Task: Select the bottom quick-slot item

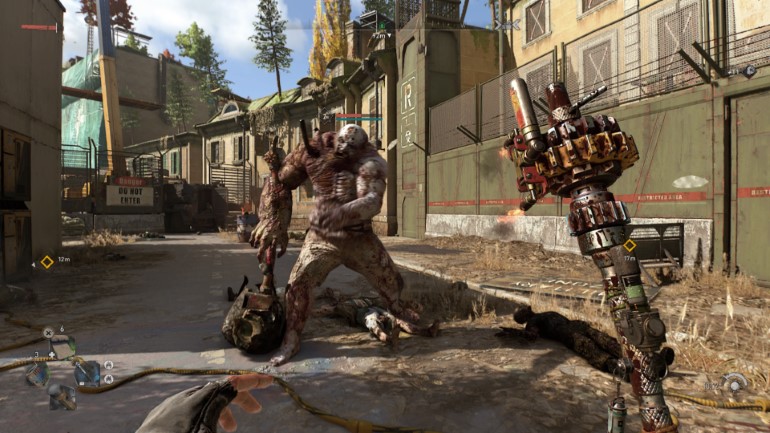Action: [x=62, y=397]
